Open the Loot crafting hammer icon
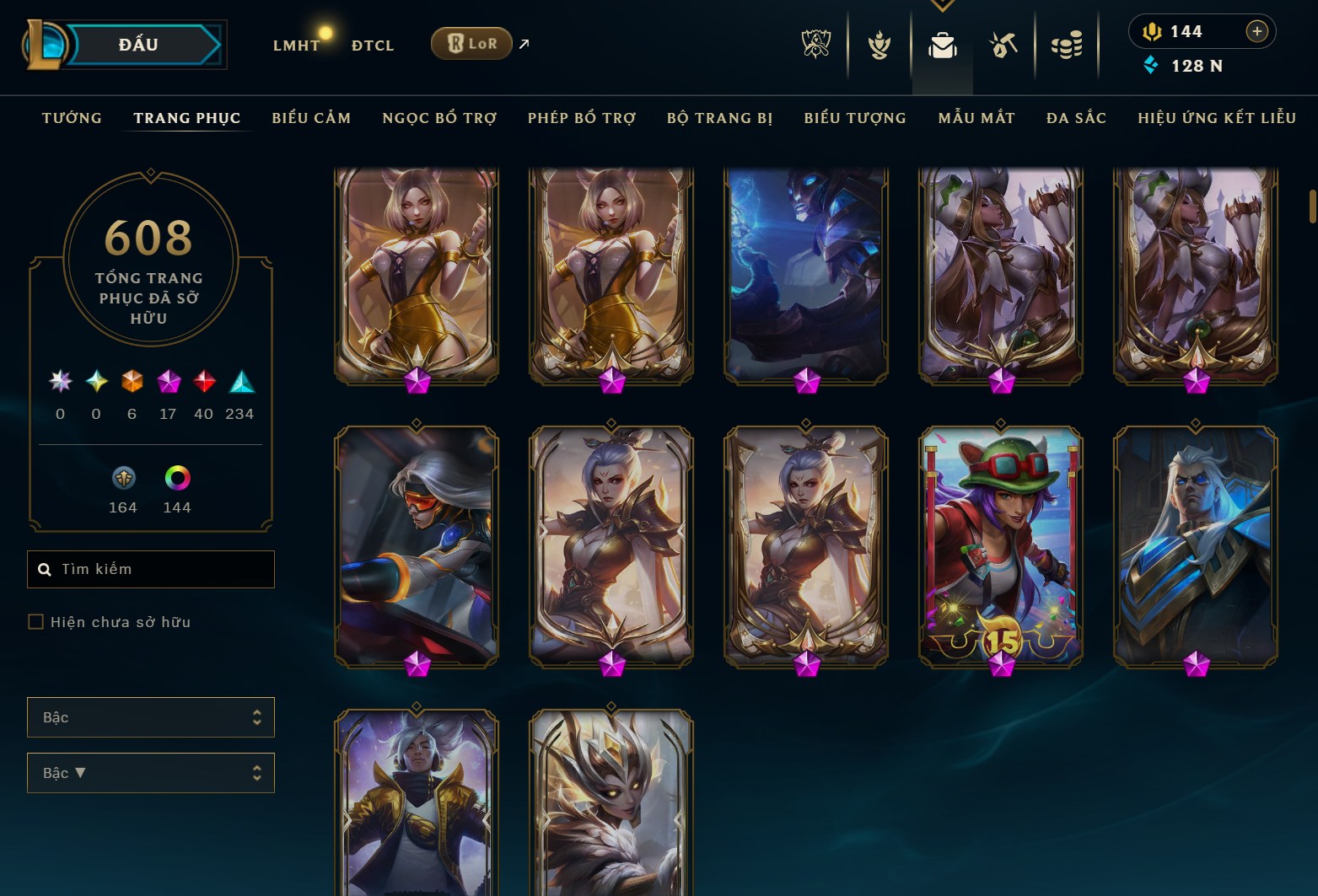Viewport: 1318px width, 896px height. click(x=1003, y=45)
